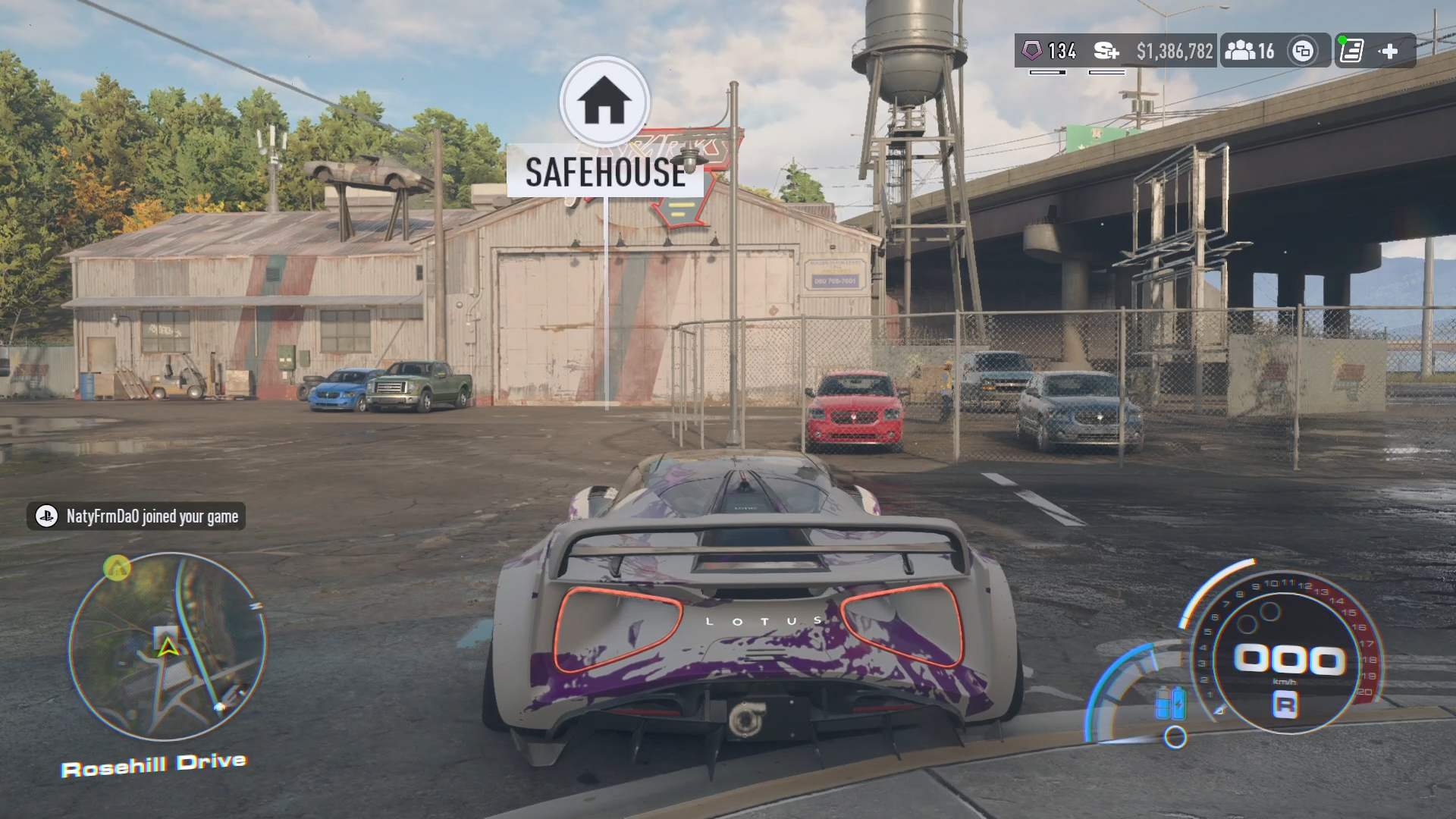Click the purple rank emblem icon
Screen dimensions: 1456x819
(1032, 51)
